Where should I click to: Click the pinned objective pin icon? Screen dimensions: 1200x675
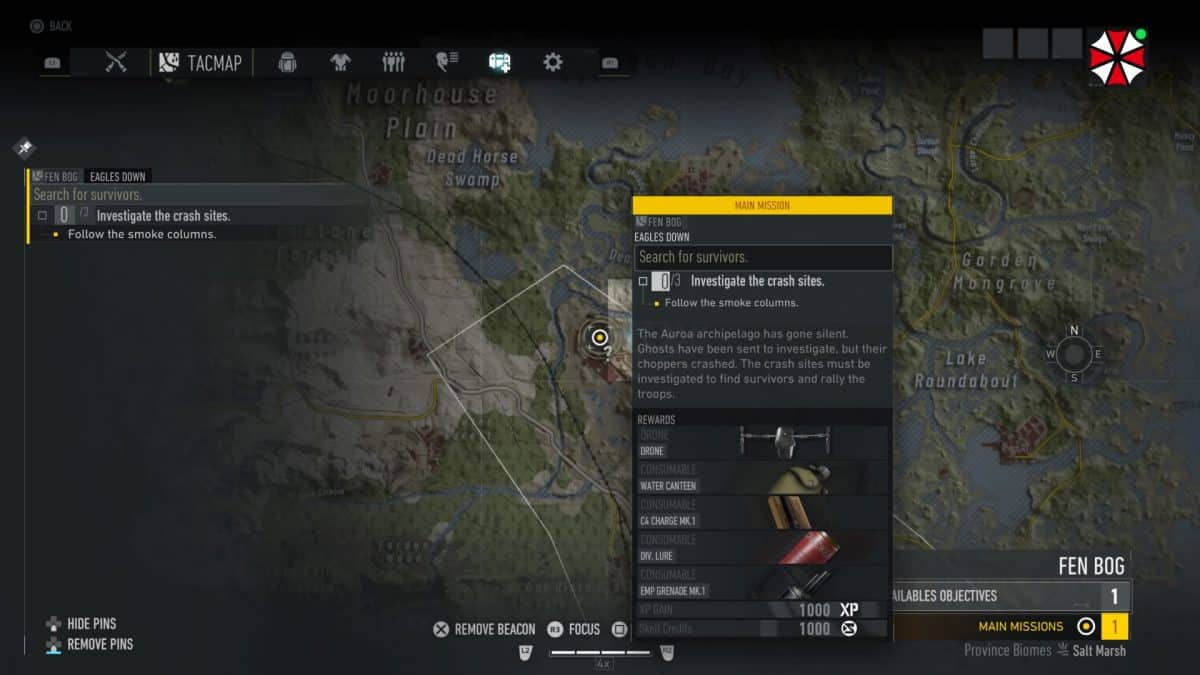point(24,148)
